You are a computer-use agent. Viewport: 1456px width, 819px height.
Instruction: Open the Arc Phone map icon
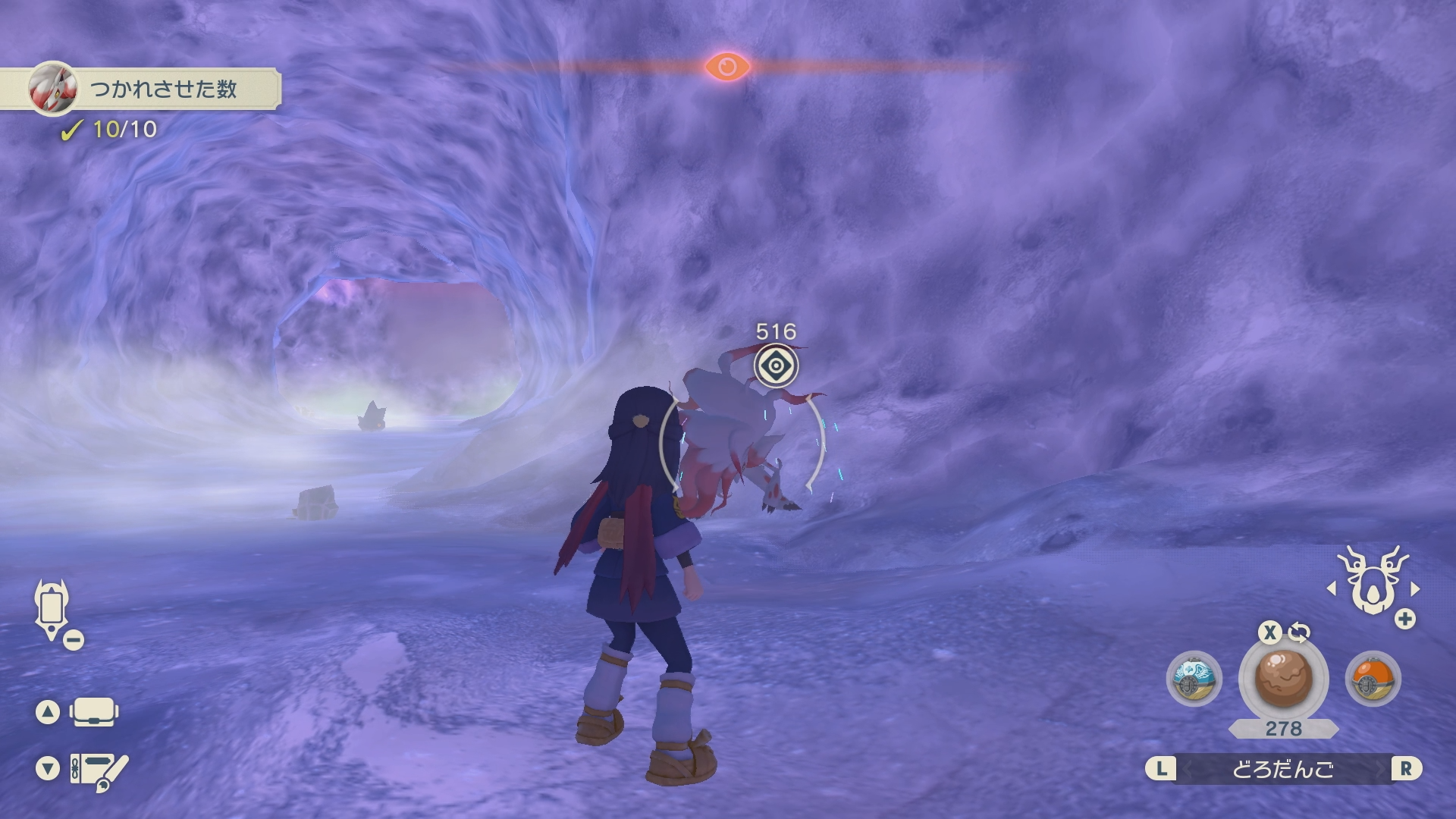tap(52, 608)
